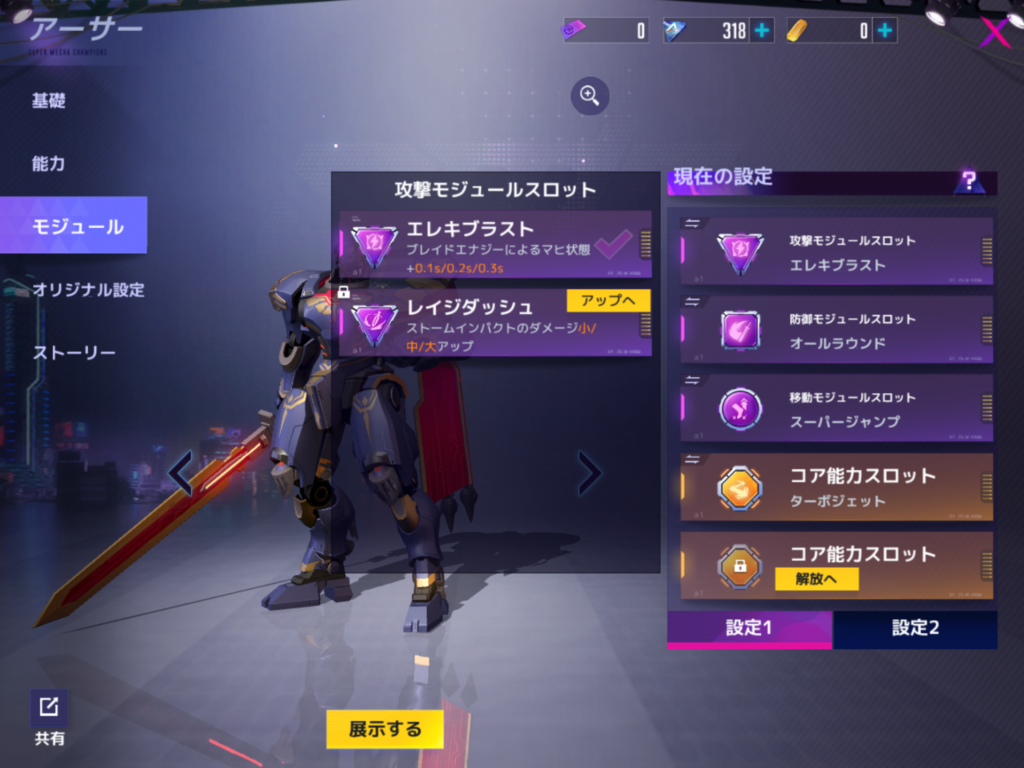Open the 基礎 section
The height and width of the screenshot is (768, 1024).
click(49, 101)
